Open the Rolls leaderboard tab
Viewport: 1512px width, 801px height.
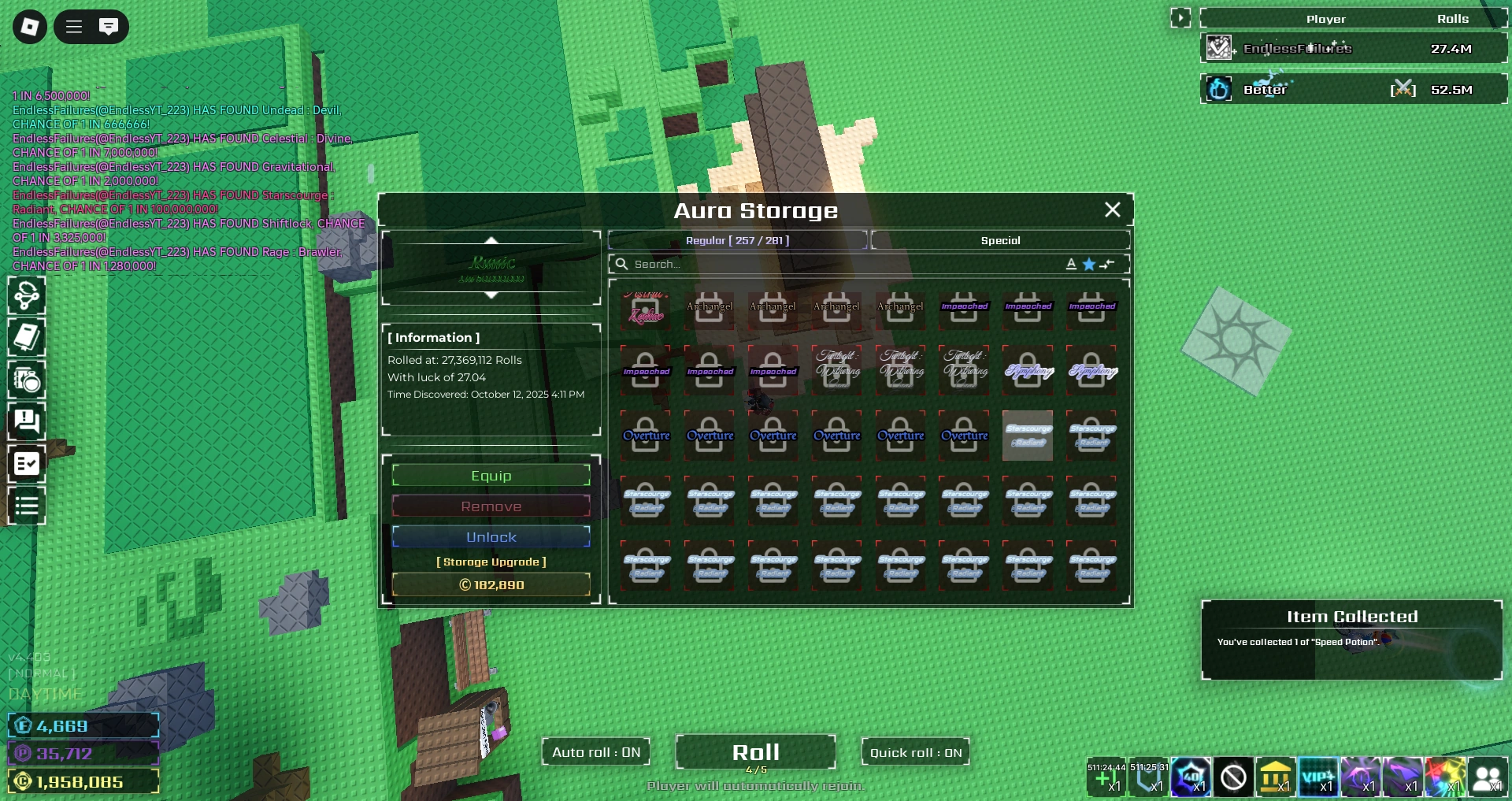1454,18
